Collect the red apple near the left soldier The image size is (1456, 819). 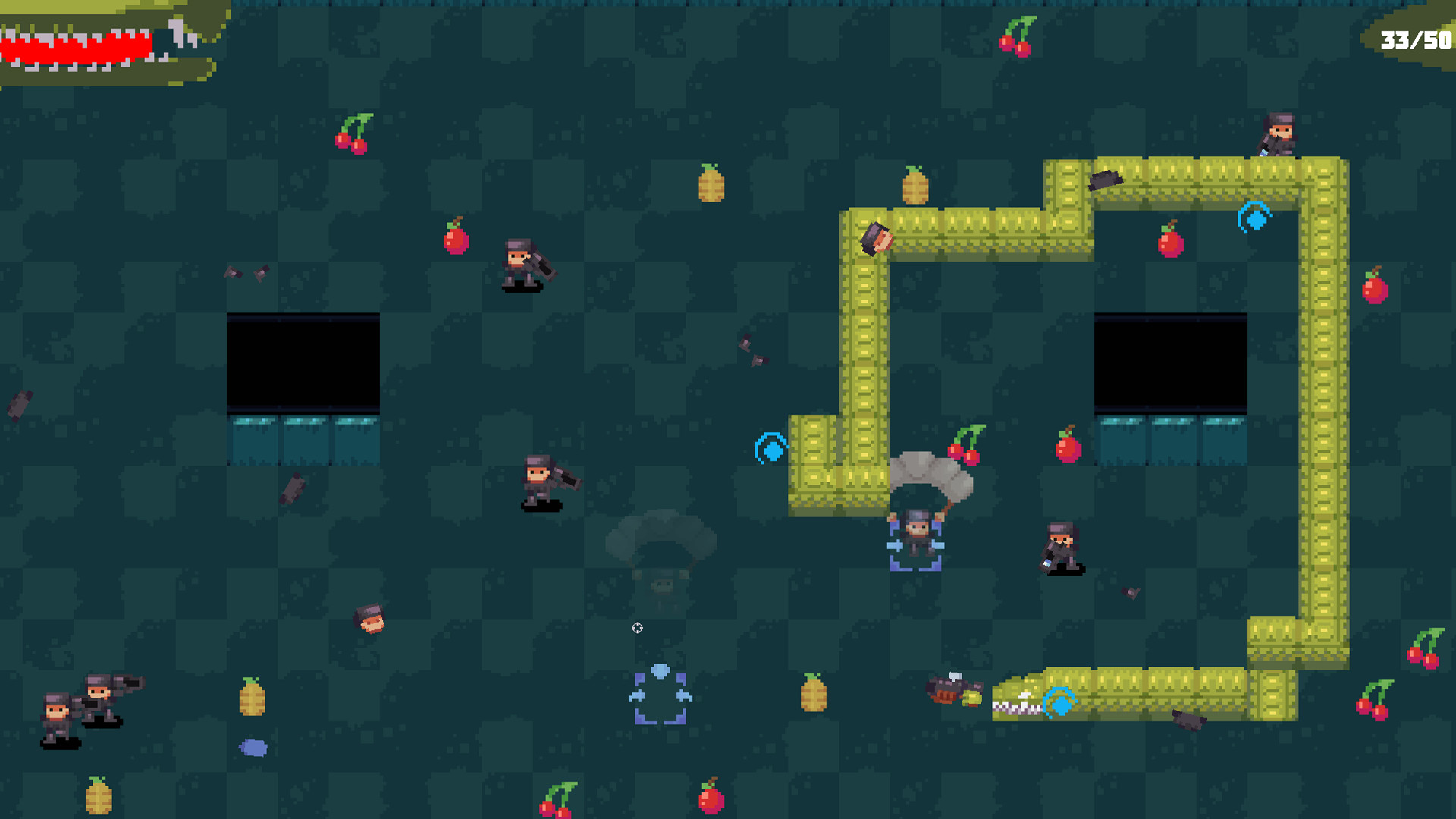455,241
